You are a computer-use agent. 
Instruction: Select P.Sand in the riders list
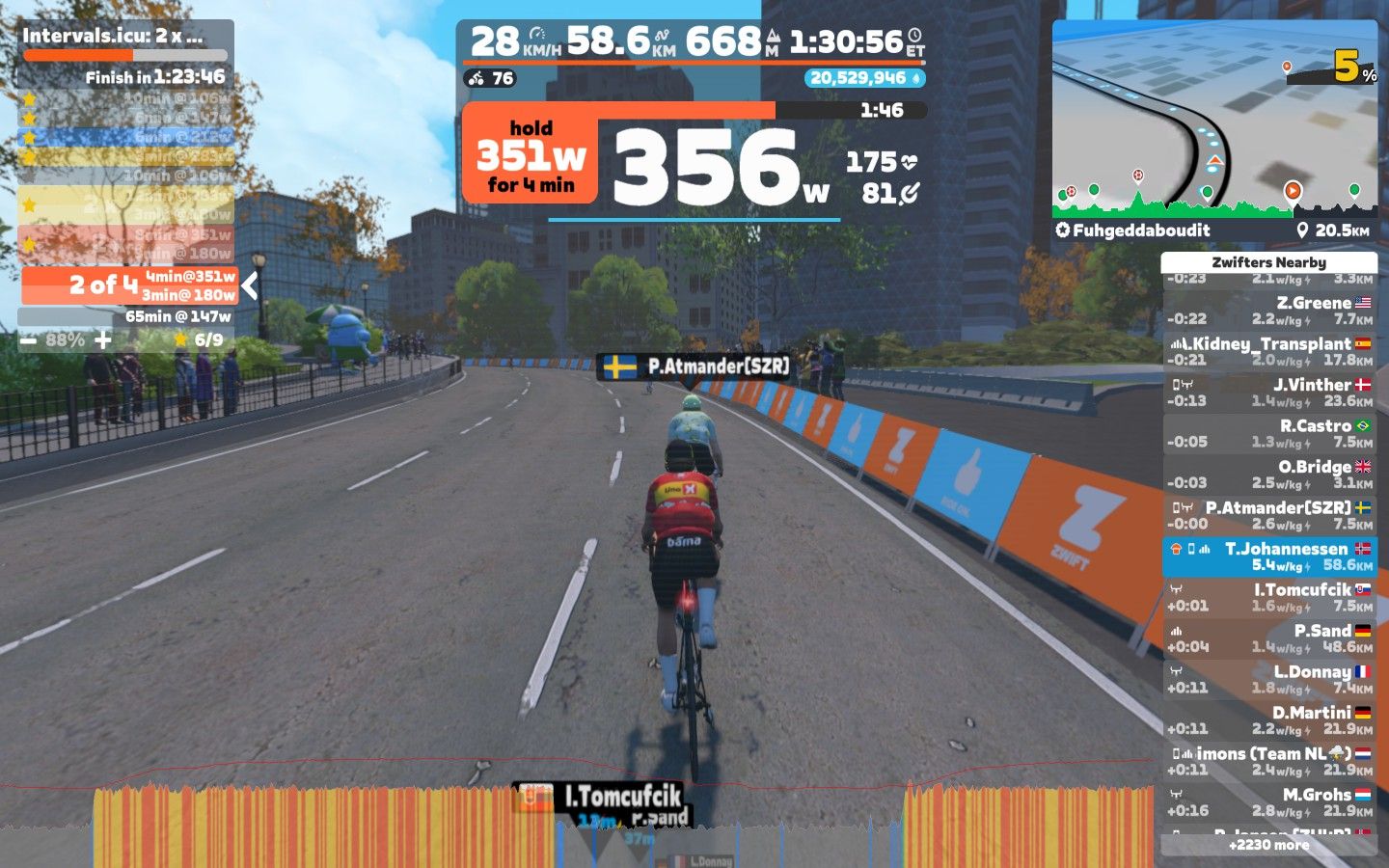point(1269,638)
